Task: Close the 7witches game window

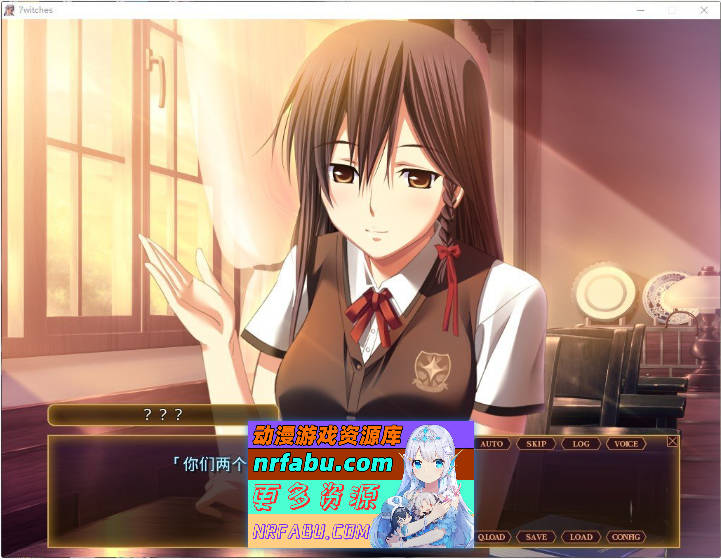Action: tap(703, 9)
